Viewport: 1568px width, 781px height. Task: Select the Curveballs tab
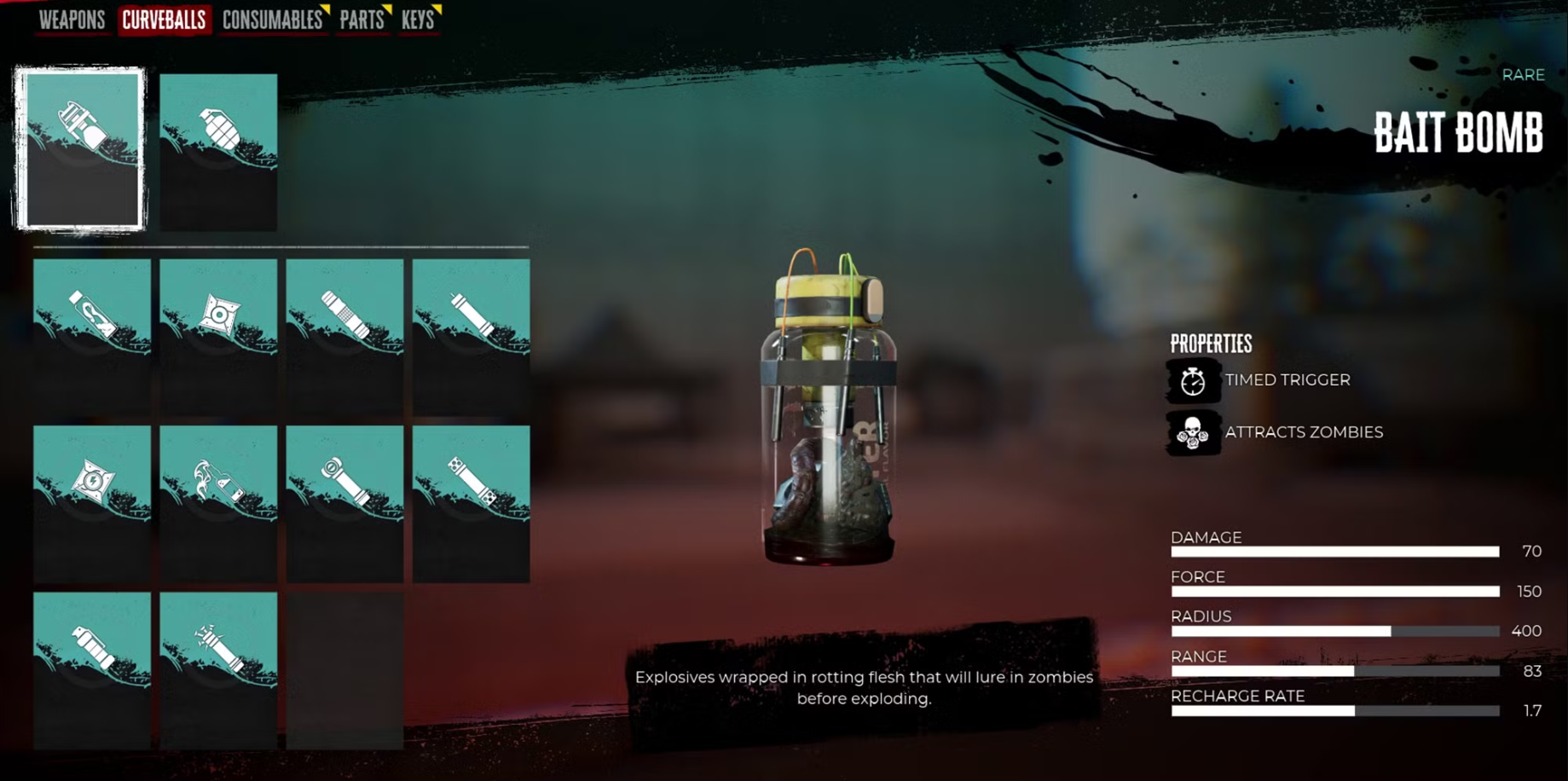pyautogui.click(x=164, y=20)
